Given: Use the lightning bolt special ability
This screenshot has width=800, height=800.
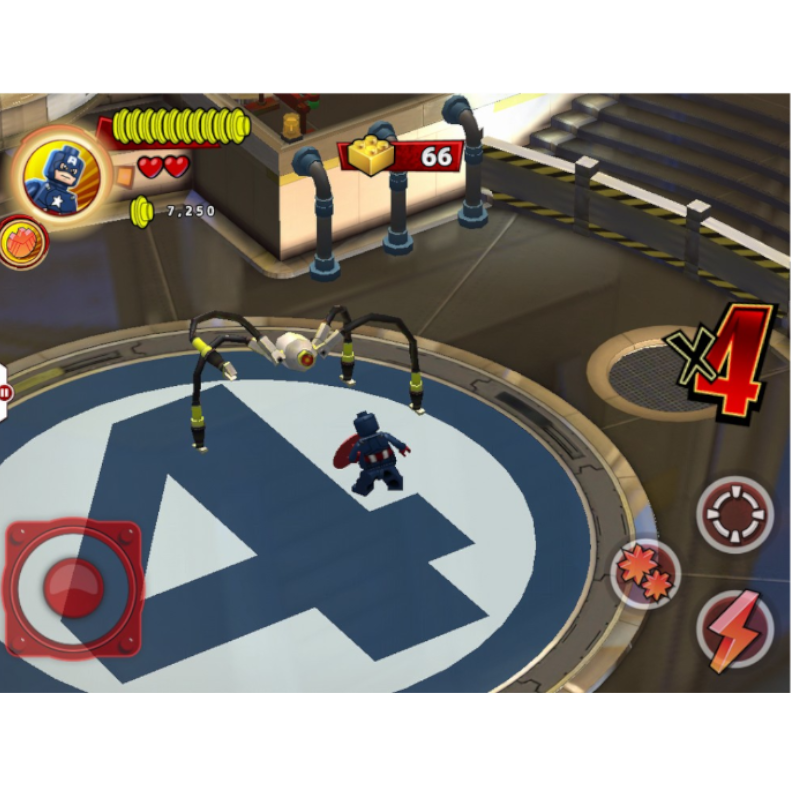Looking at the screenshot, I should click(735, 630).
